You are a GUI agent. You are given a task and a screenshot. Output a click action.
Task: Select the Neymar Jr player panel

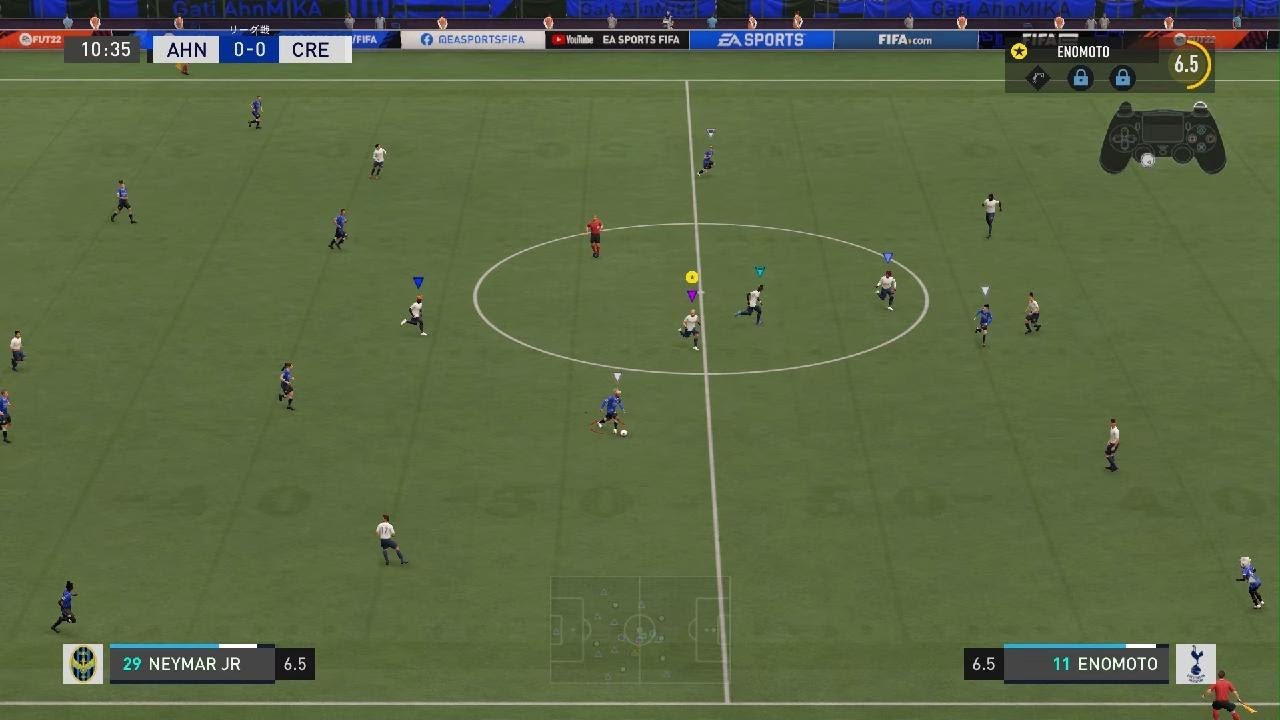[191, 664]
